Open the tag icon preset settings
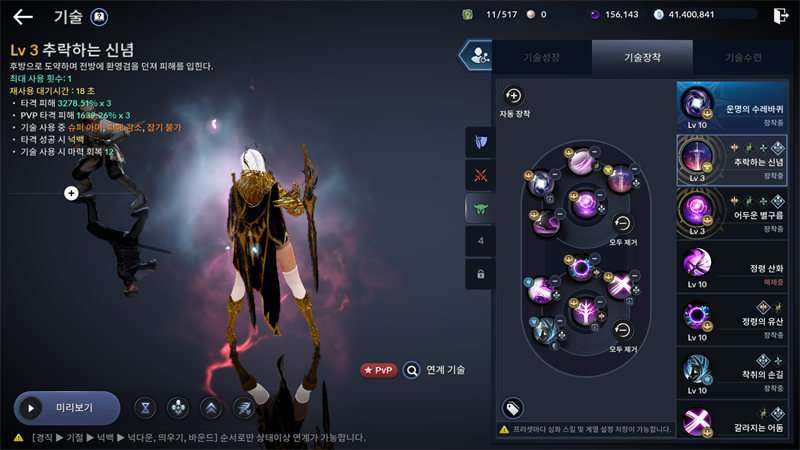Viewport: 800px width, 450px height. pos(512,408)
